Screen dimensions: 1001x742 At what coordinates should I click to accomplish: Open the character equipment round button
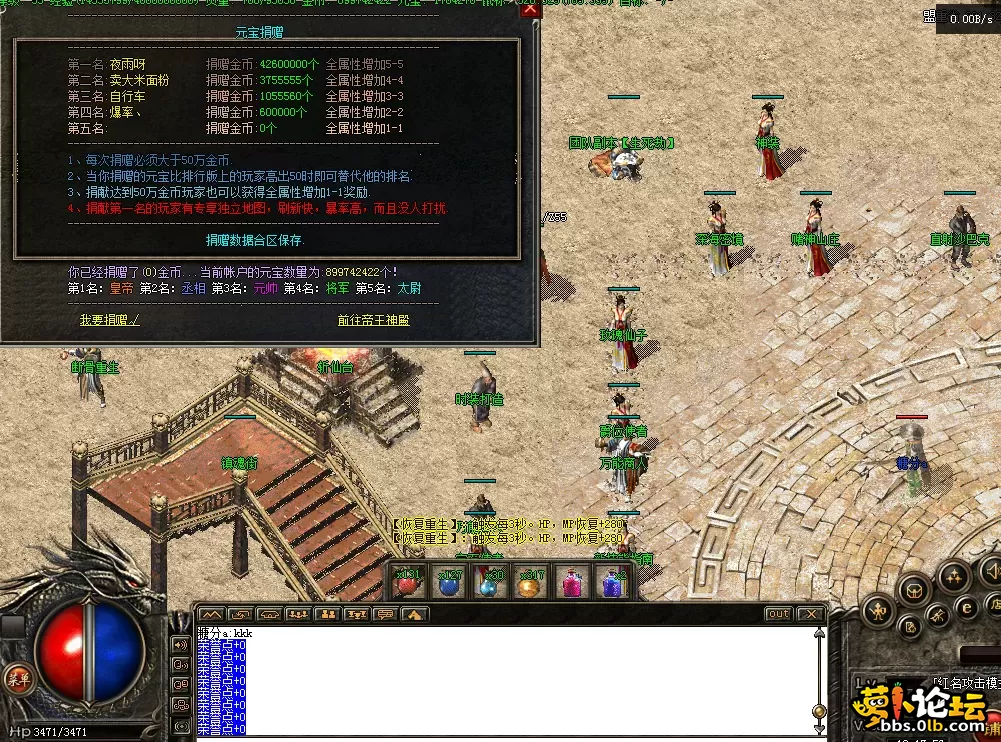pos(878,609)
